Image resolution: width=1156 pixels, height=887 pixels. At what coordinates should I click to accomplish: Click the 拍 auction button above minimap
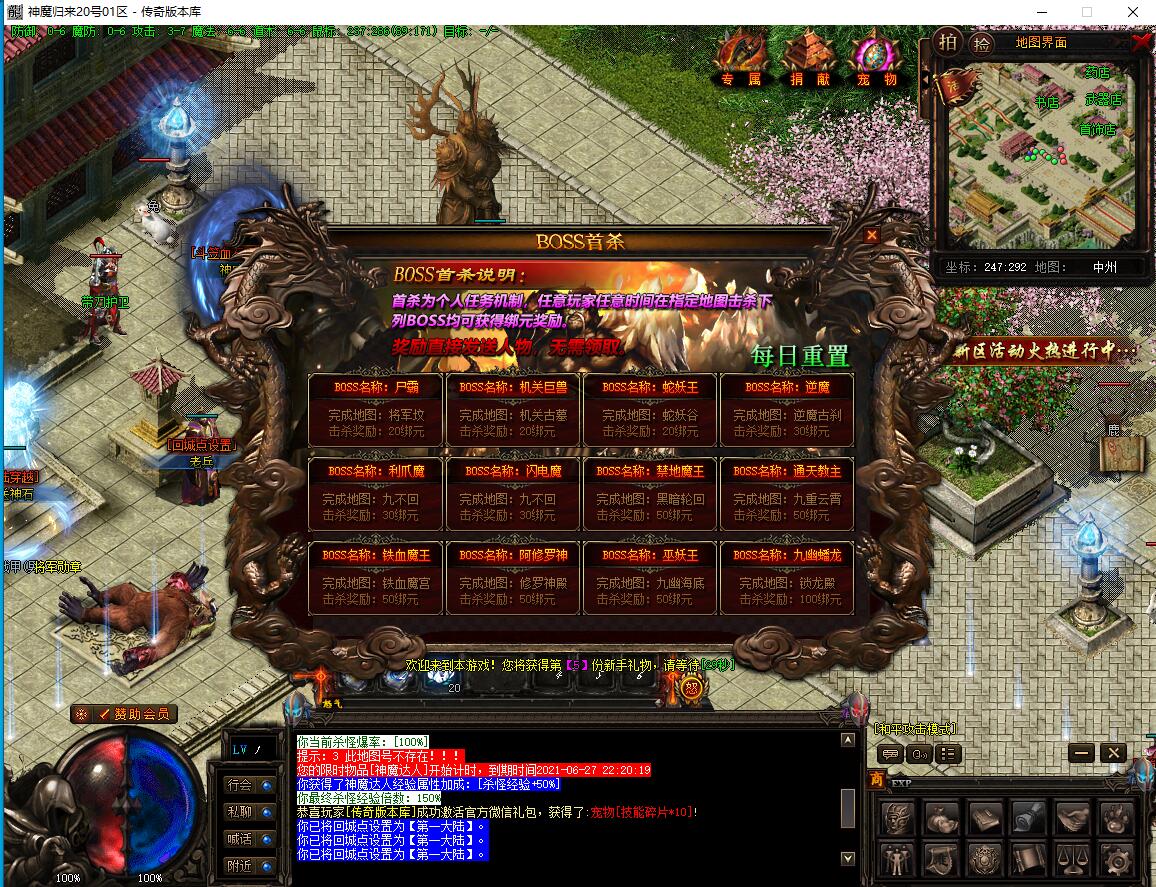coord(947,42)
